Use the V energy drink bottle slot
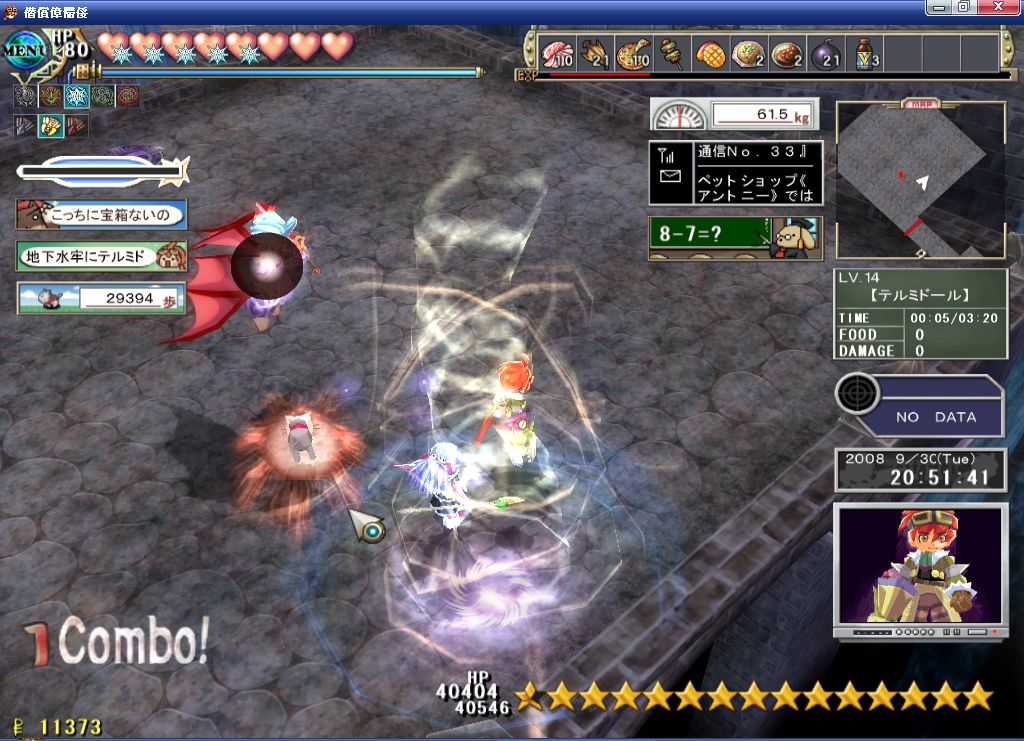 point(866,53)
